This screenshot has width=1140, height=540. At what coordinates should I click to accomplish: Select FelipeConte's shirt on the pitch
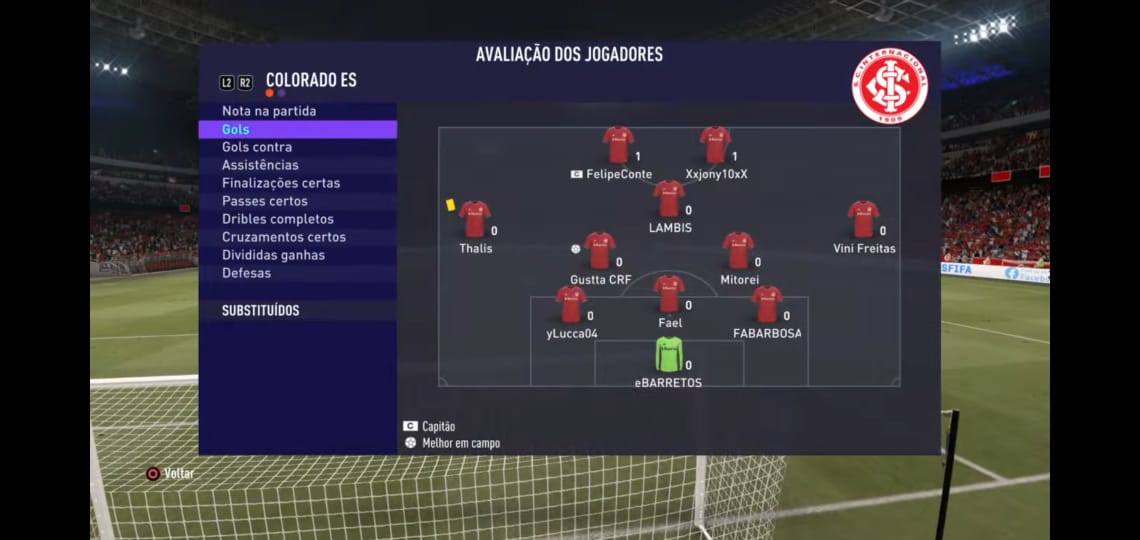click(618, 145)
